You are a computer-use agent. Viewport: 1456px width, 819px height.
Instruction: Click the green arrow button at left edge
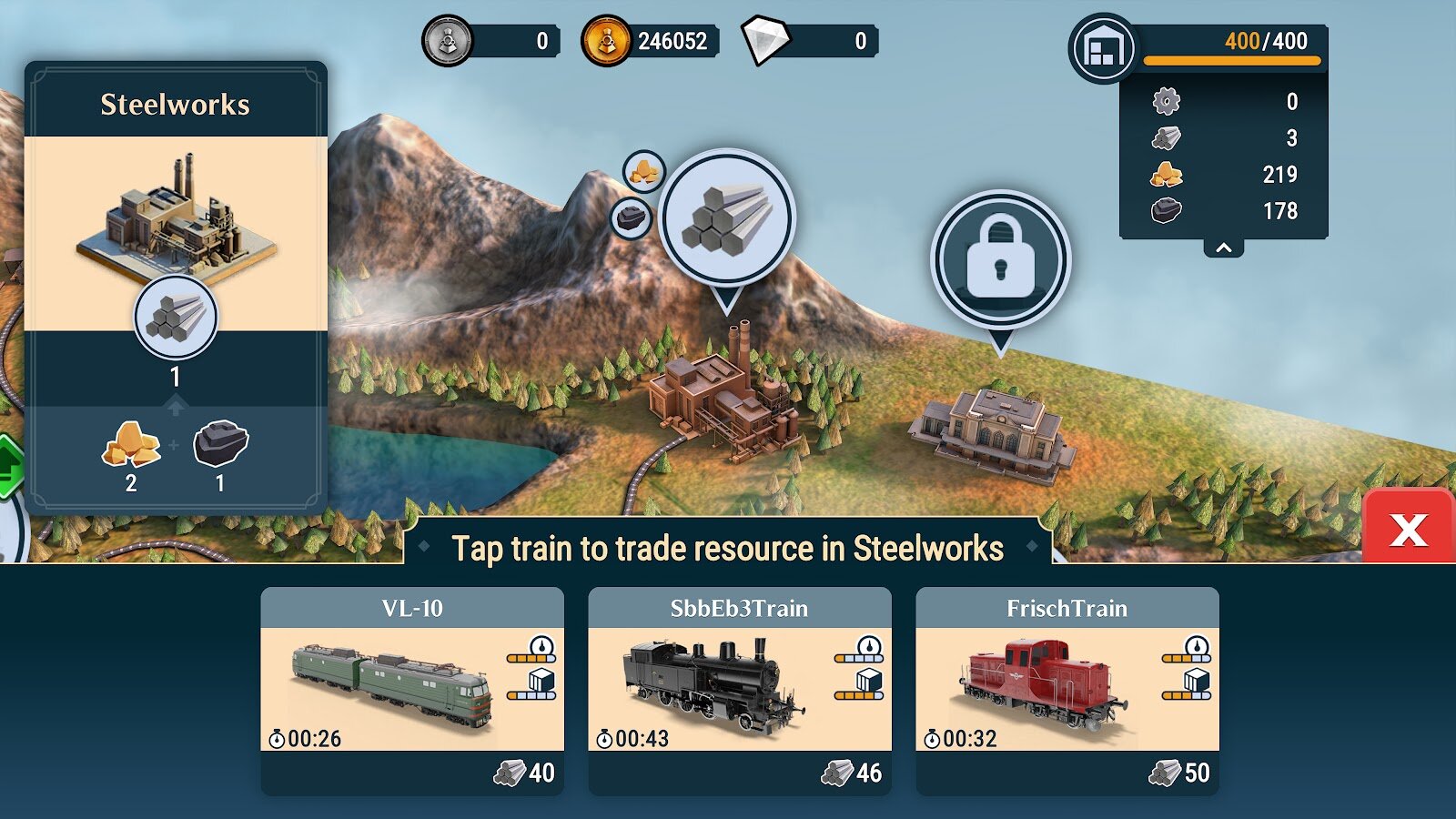[9, 467]
